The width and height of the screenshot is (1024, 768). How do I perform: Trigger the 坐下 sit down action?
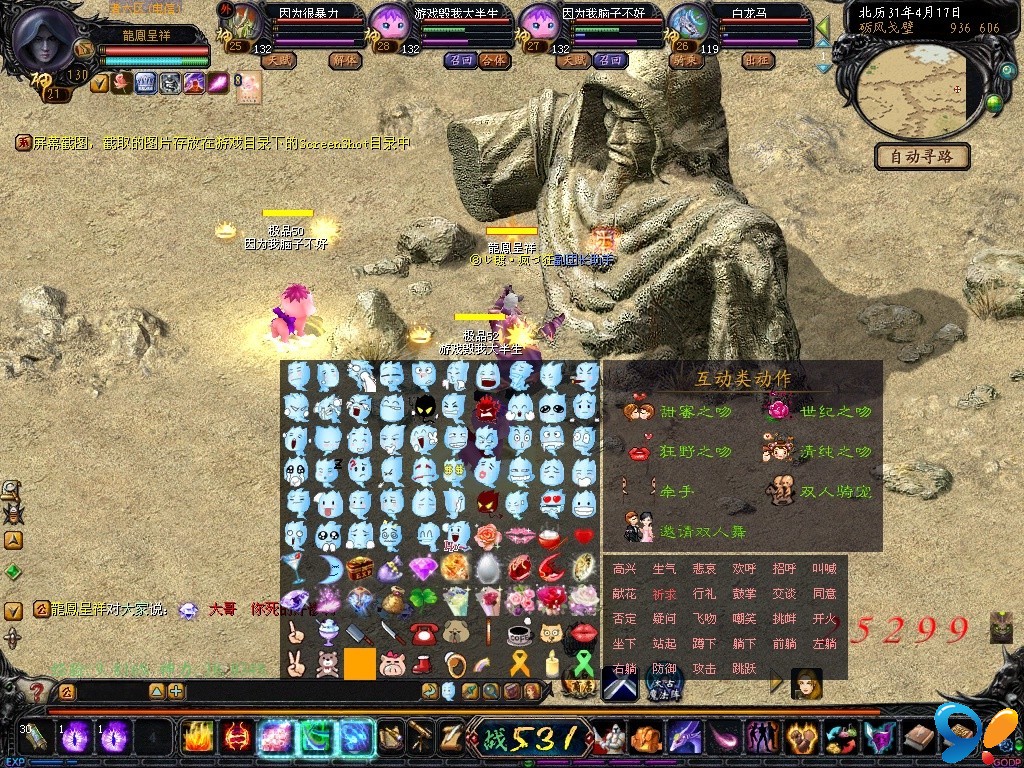(x=624, y=644)
